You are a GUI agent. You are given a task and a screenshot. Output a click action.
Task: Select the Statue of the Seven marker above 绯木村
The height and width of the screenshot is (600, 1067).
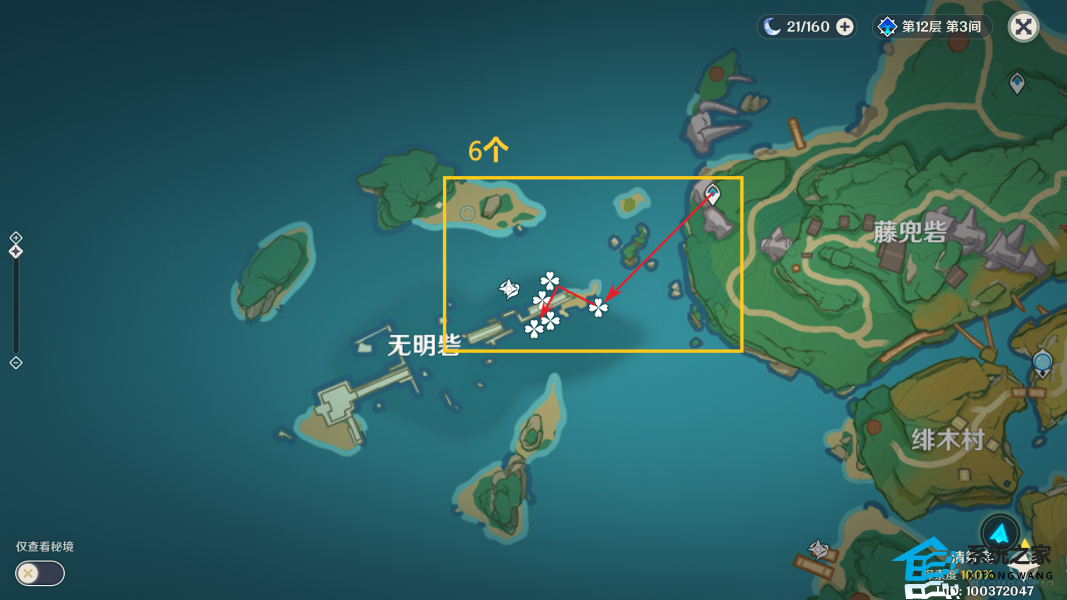point(1043,362)
